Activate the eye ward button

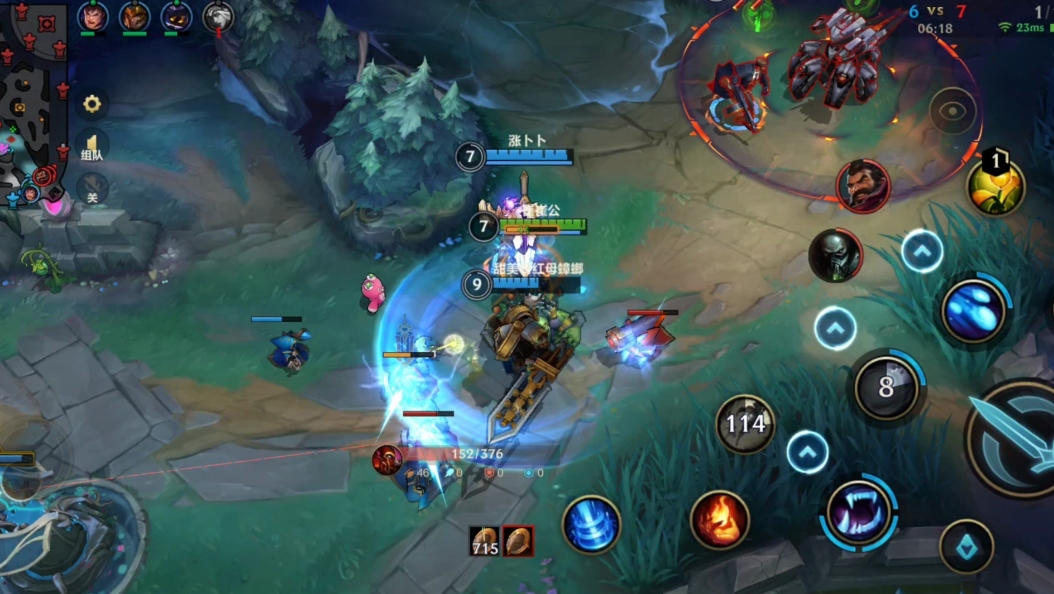coord(952,111)
